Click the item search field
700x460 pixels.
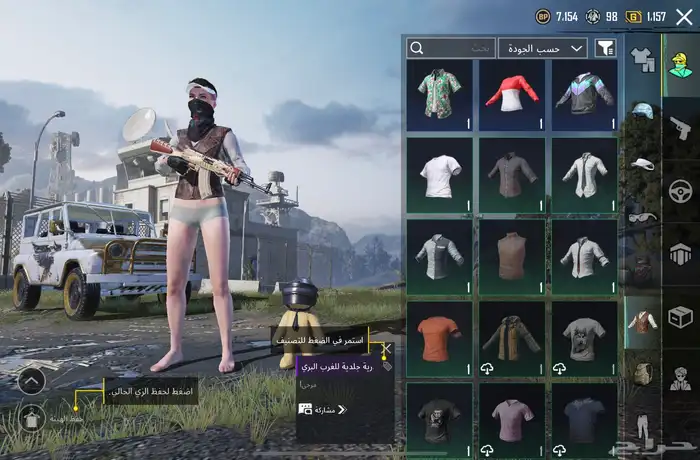pyautogui.click(x=451, y=48)
